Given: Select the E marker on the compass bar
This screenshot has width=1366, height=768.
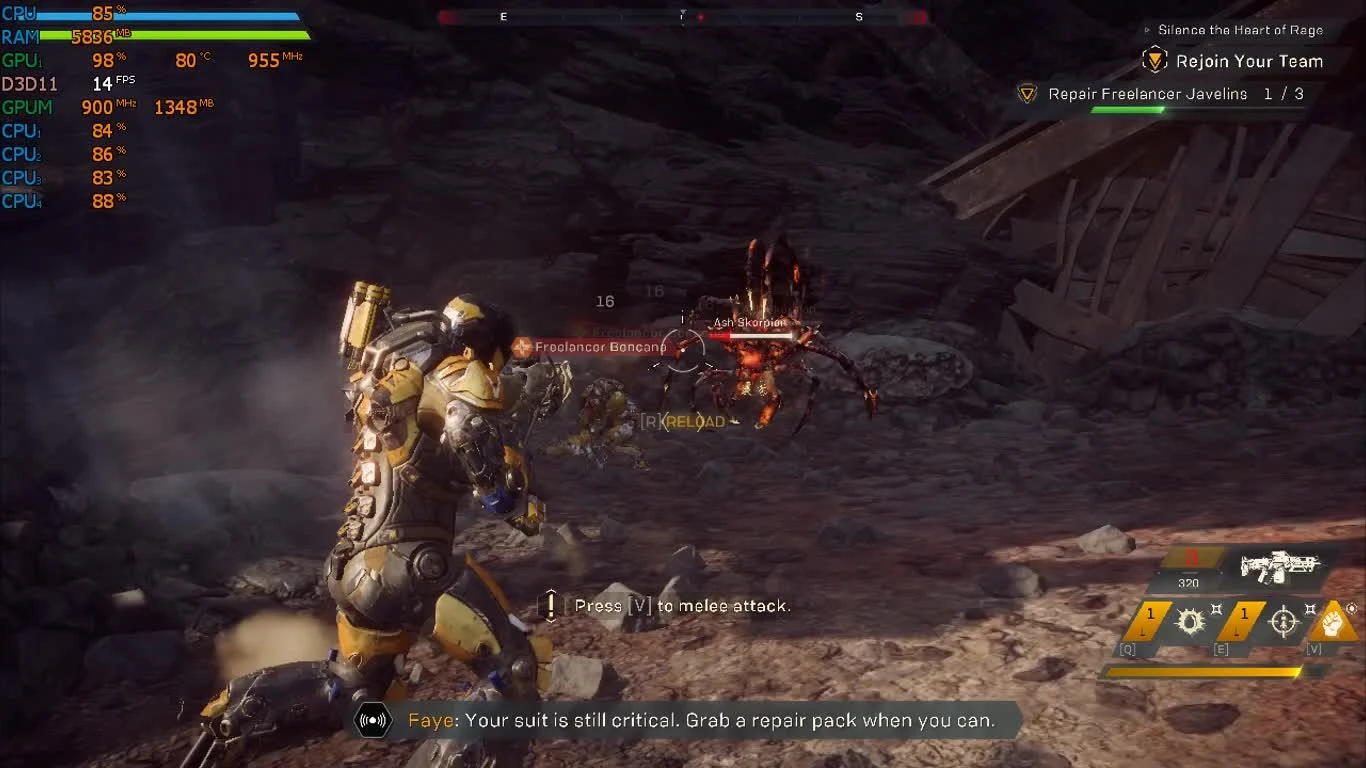Looking at the screenshot, I should [x=503, y=16].
